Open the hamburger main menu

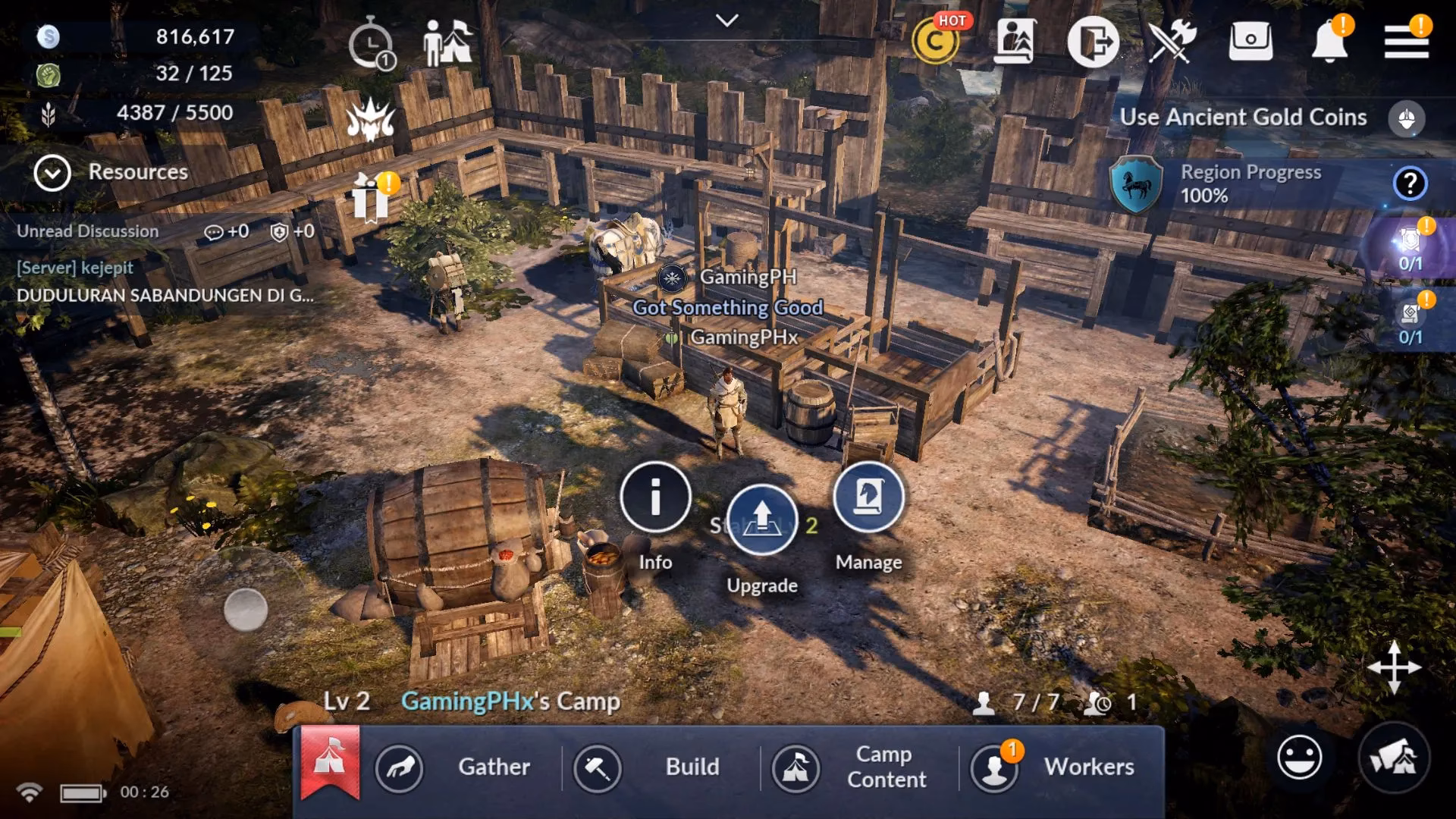(x=1407, y=42)
